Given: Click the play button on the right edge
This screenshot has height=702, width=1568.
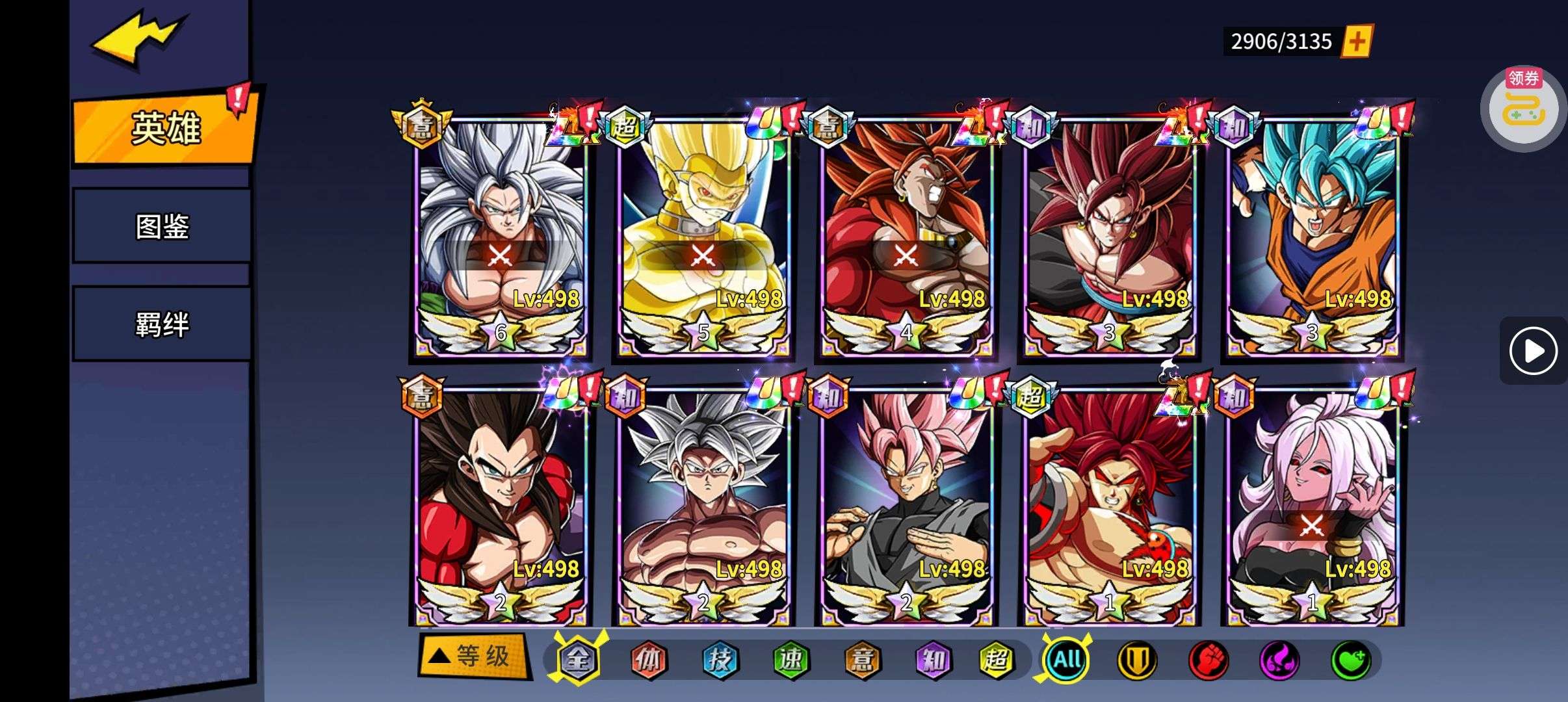Looking at the screenshot, I should pos(1532,351).
